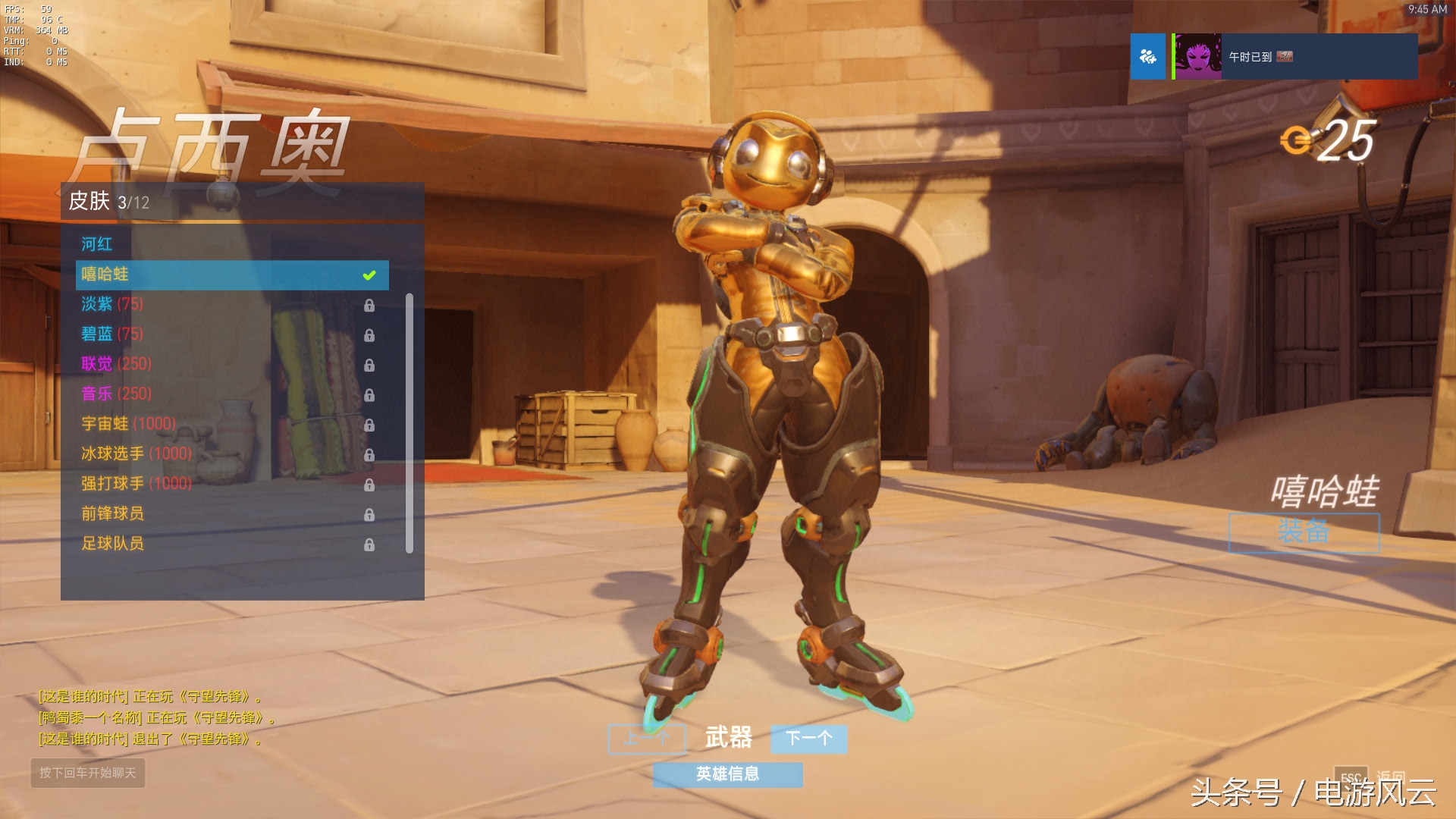Choose the 嘻哈蛙 skin in the list
The height and width of the screenshot is (819, 1456).
coord(231,275)
